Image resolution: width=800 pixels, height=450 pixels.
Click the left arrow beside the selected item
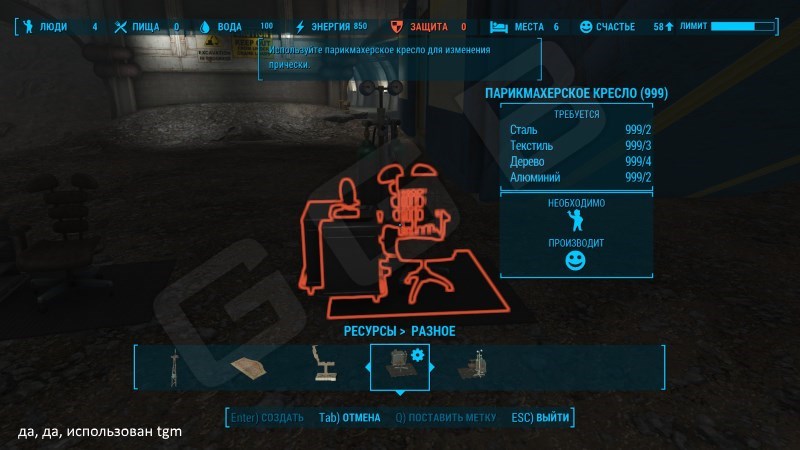(x=365, y=368)
